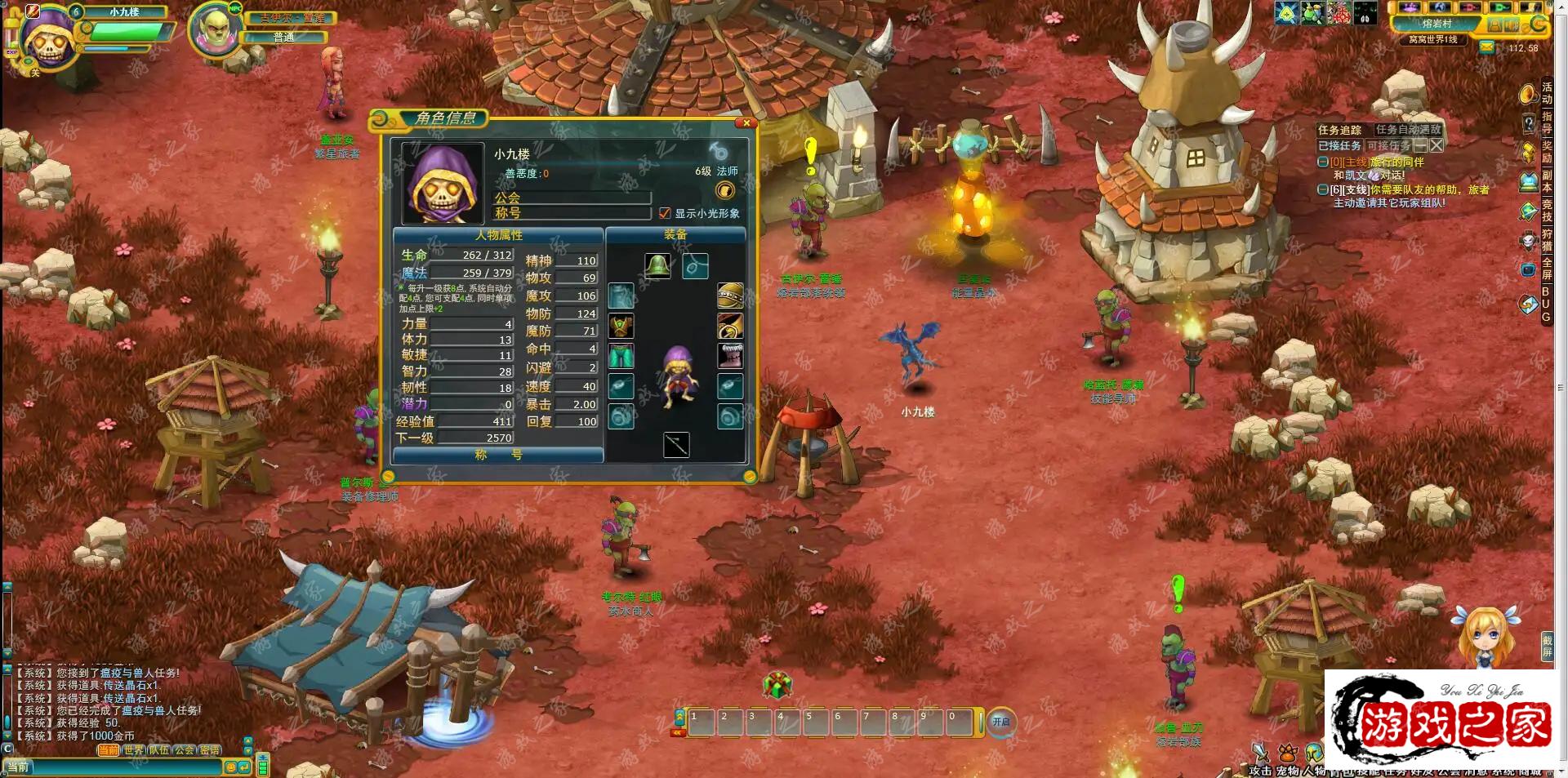The image size is (1568, 778).
Task: Switch chat to the 队伍 channel tab
Action: (x=158, y=750)
